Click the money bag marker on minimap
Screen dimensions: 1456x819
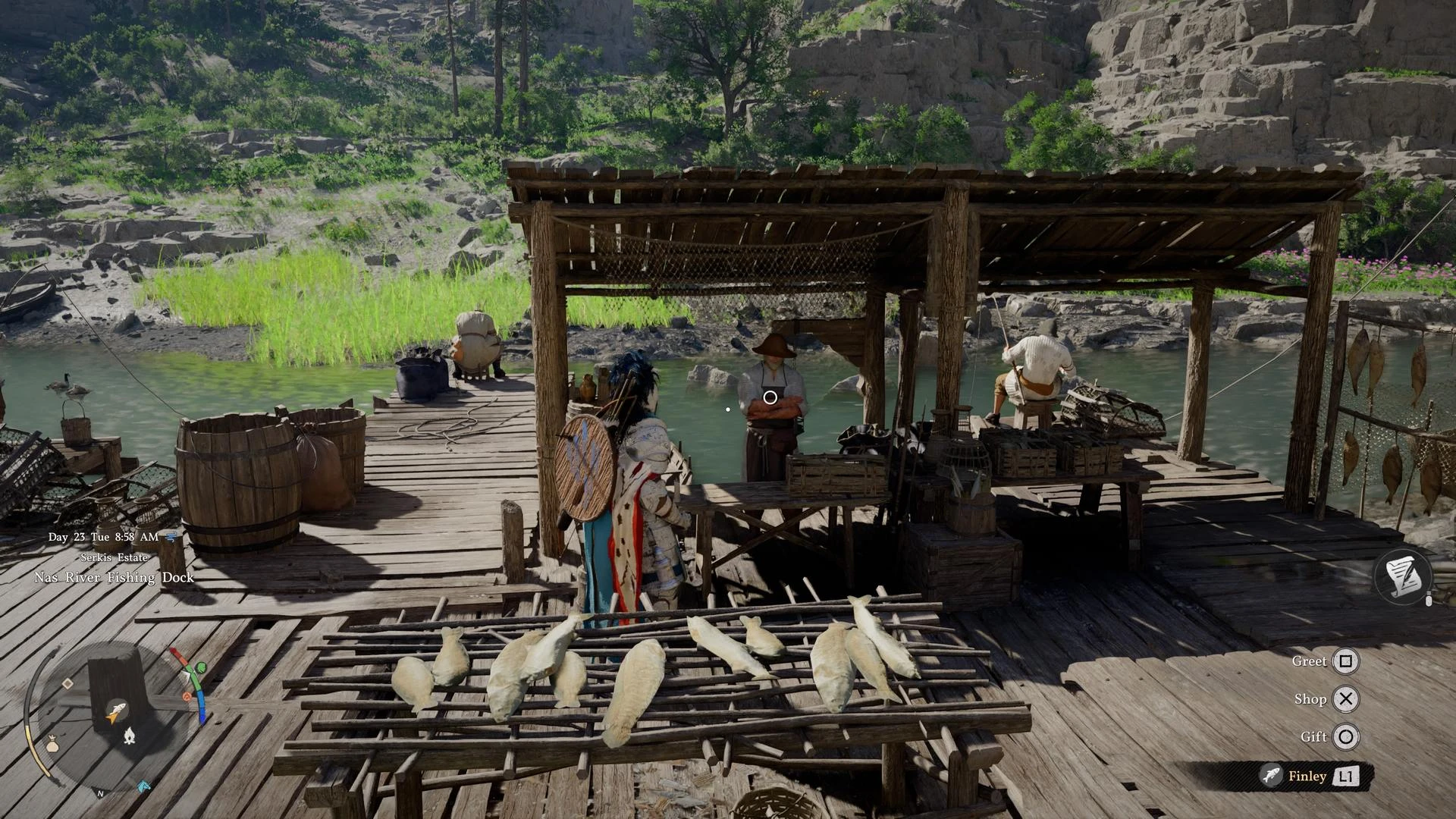pyautogui.click(x=52, y=745)
